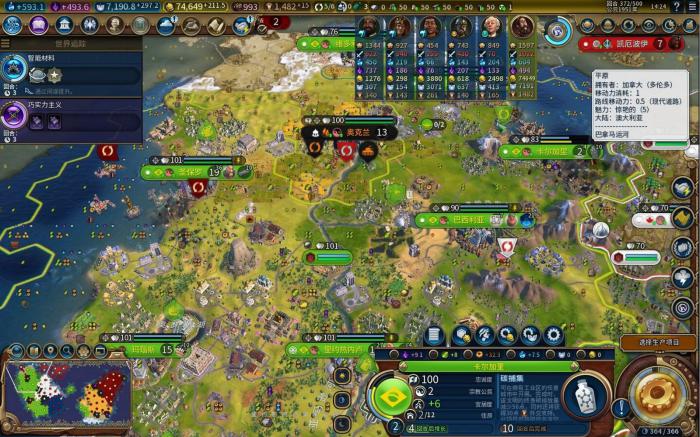This screenshot has width=700, height=437.
Task: Click the first leader portrait in ribbon
Action: pos(370,28)
